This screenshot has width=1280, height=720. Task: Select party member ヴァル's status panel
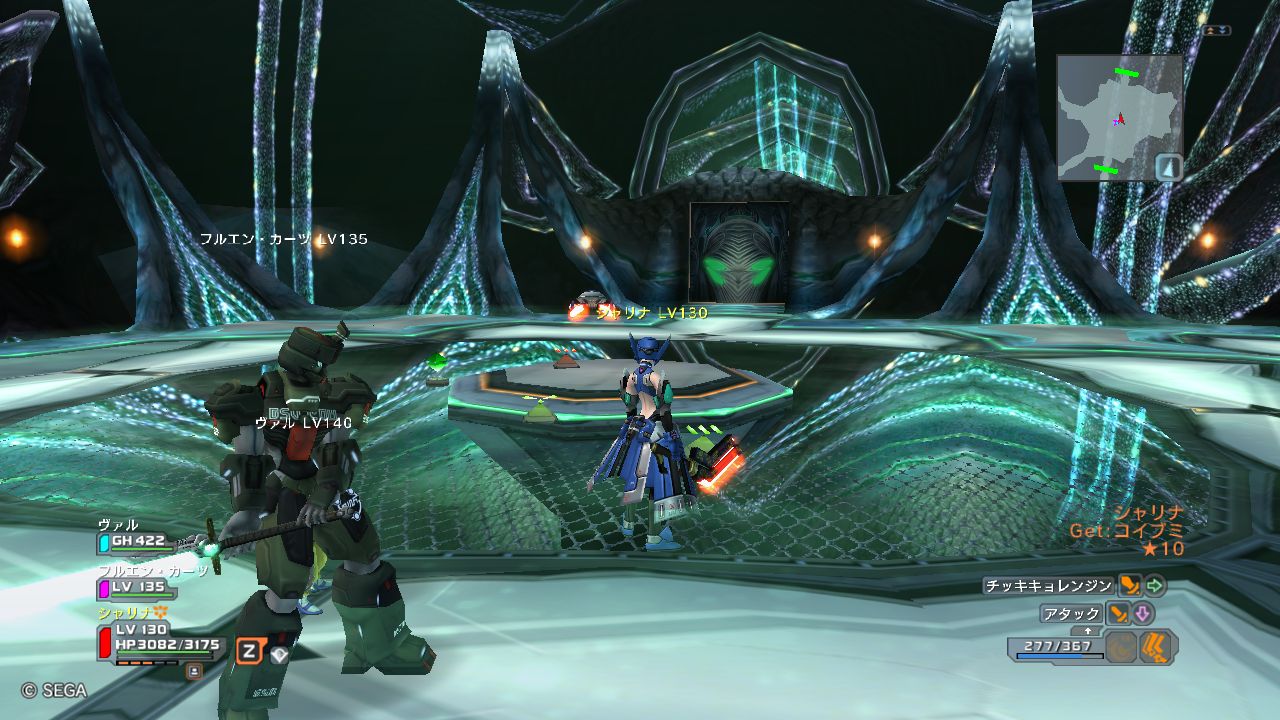(x=137, y=542)
